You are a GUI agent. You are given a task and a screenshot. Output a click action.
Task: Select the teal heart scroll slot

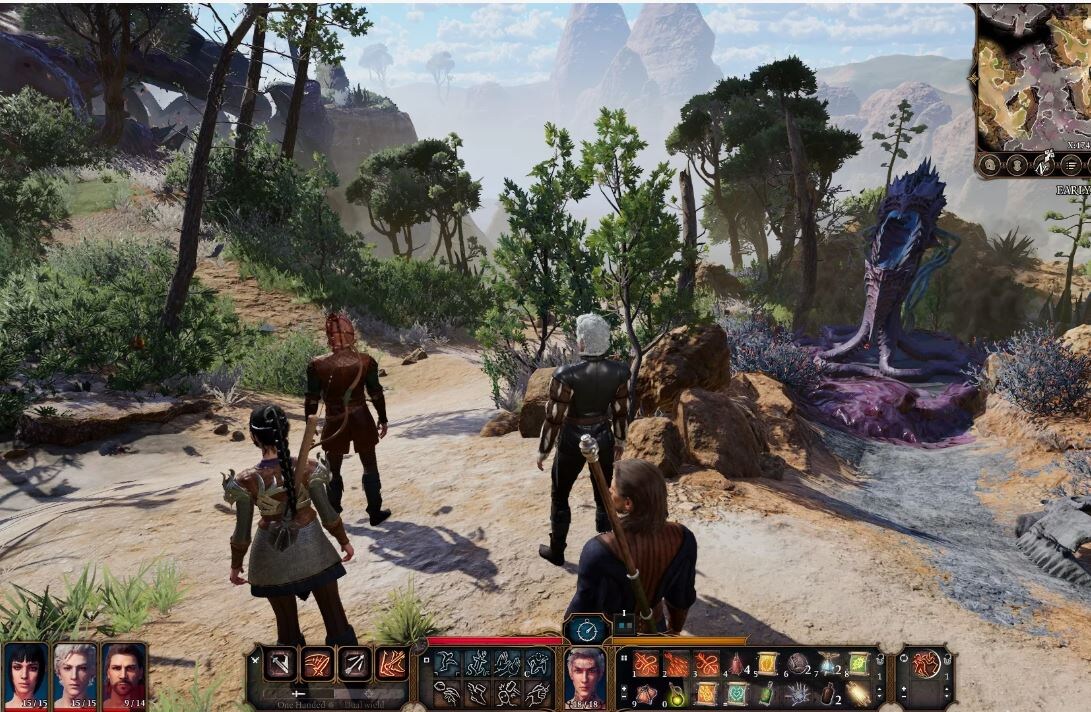click(x=737, y=693)
